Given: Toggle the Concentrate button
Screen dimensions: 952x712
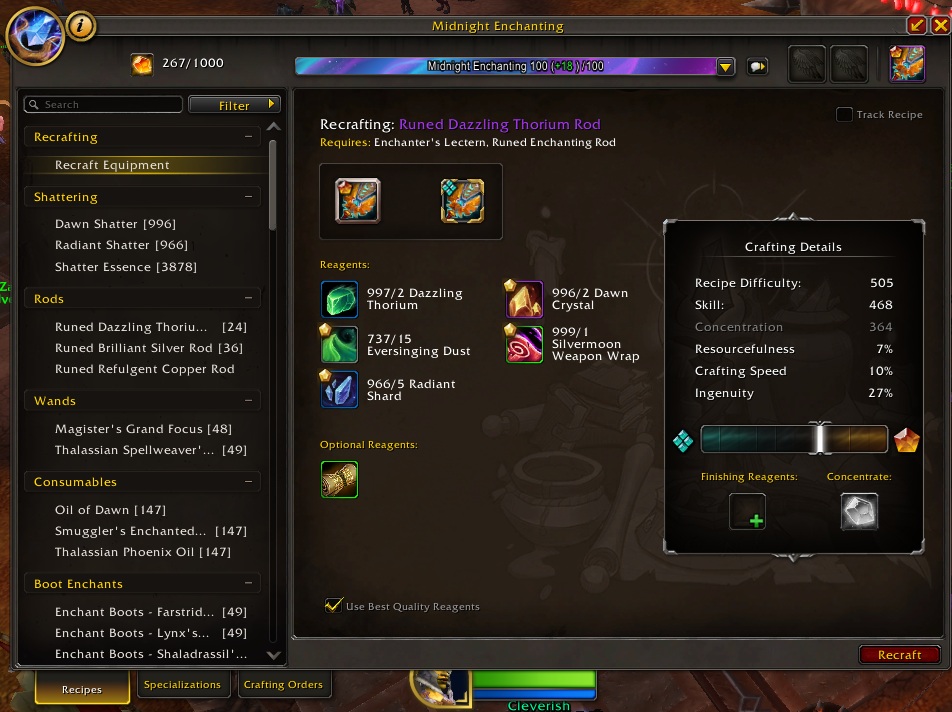Looking at the screenshot, I should [859, 511].
